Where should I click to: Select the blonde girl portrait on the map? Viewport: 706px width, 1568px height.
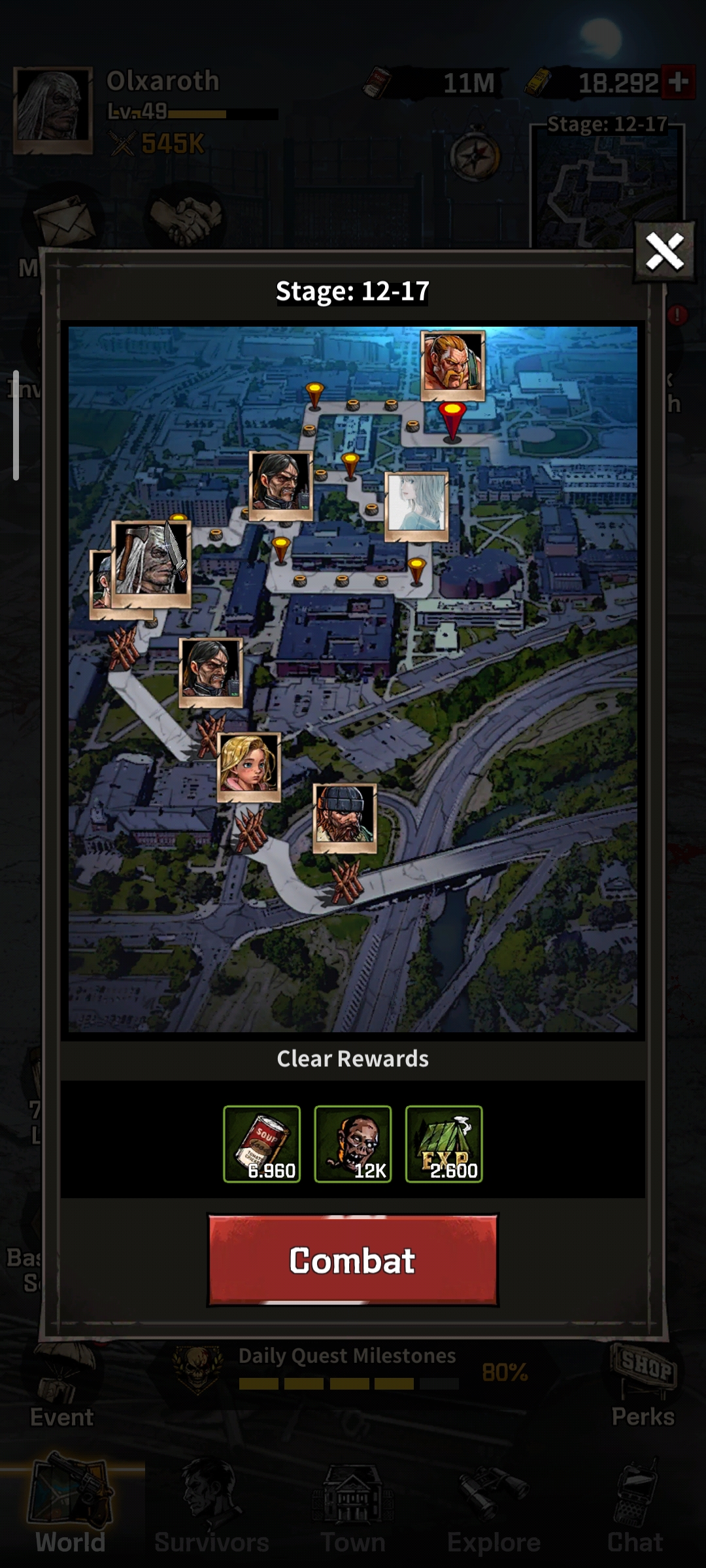click(x=248, y=766)
